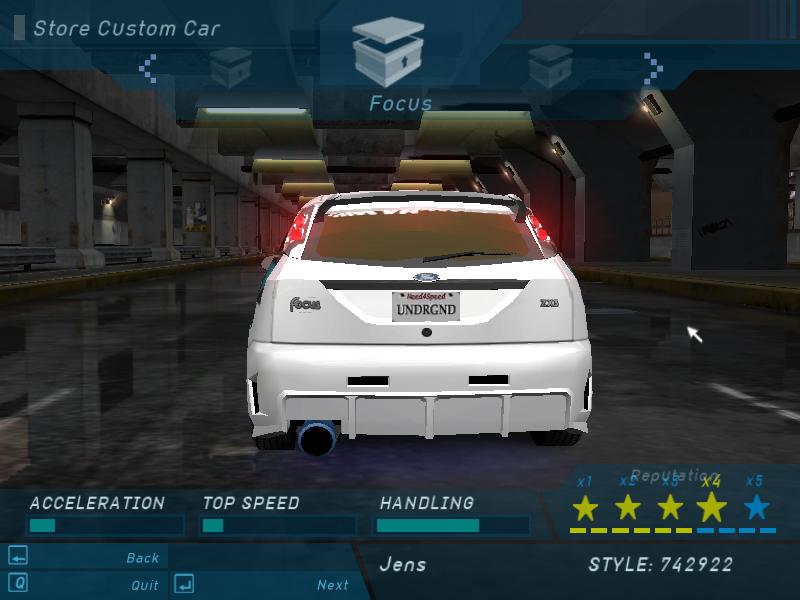Choose Quit in the bottom bar
800x600 pixels.
[144, 585]
